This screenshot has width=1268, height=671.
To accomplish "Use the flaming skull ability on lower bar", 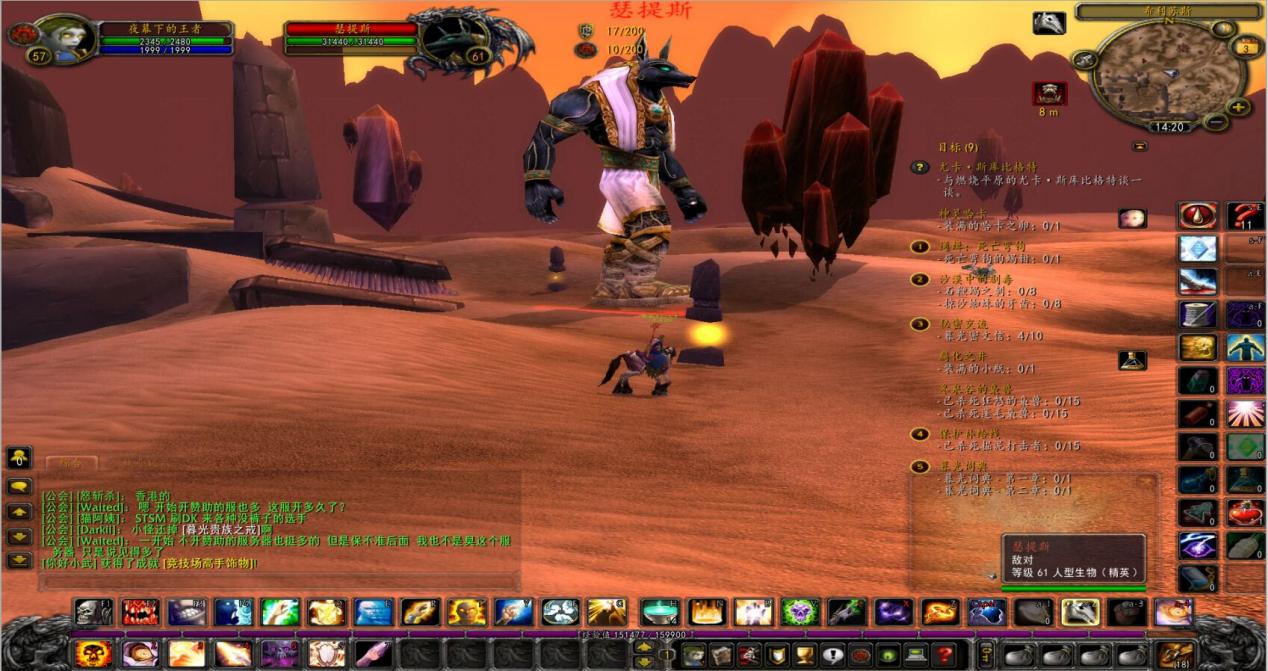I will point(93,655).
